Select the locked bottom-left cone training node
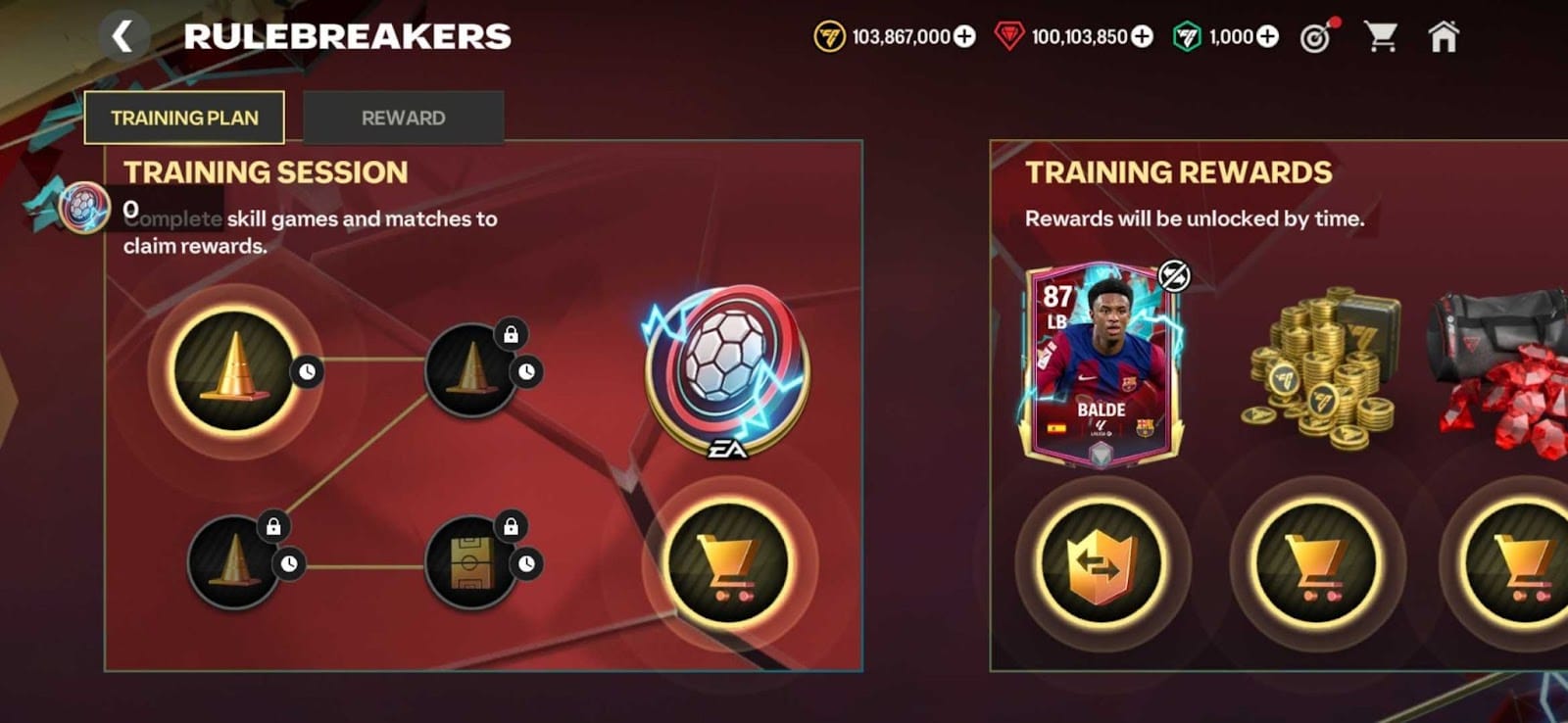This screenshot has width=1568, height=723. pos(232,561)
